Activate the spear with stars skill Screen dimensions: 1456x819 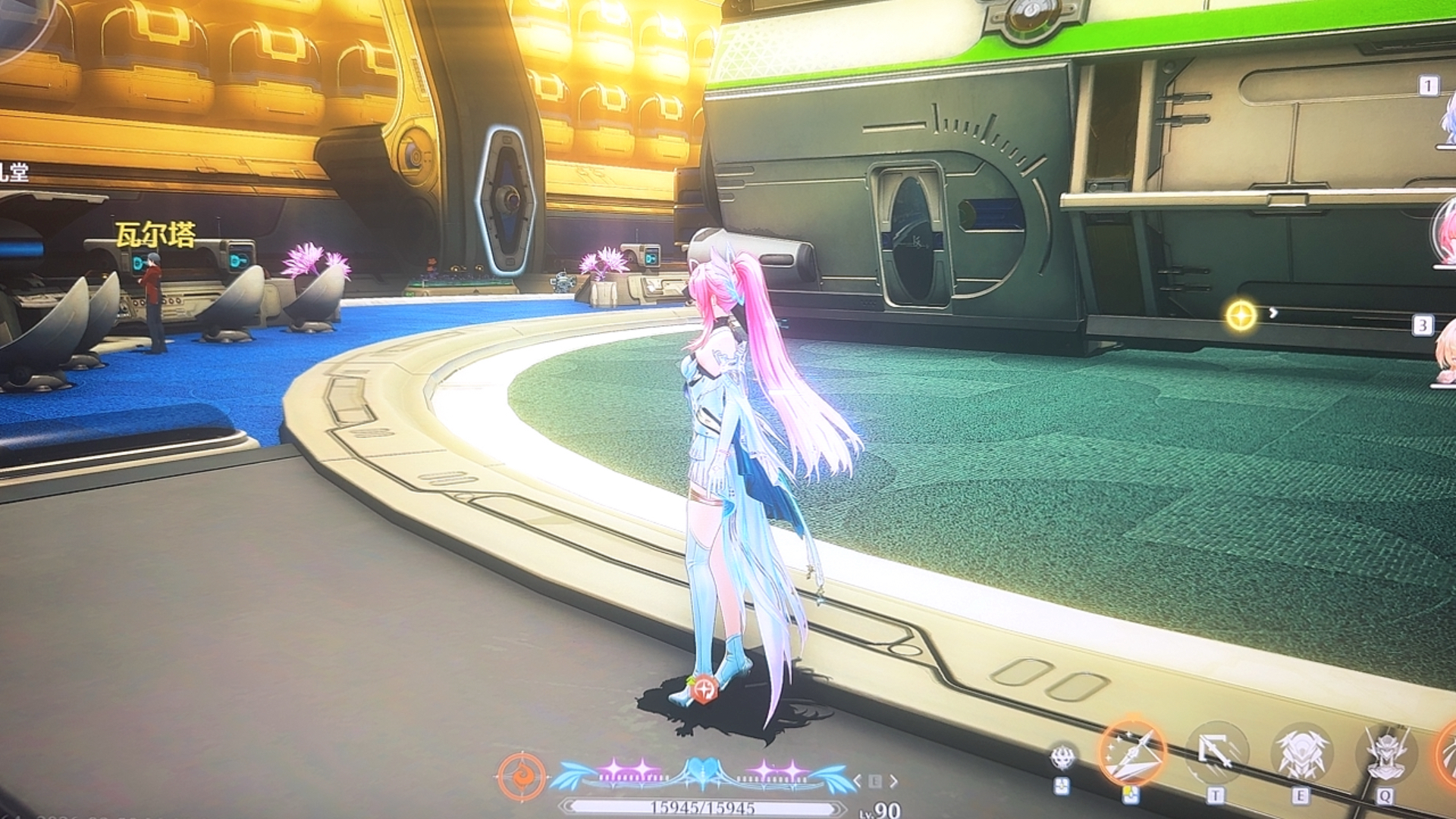(1133, 752)
